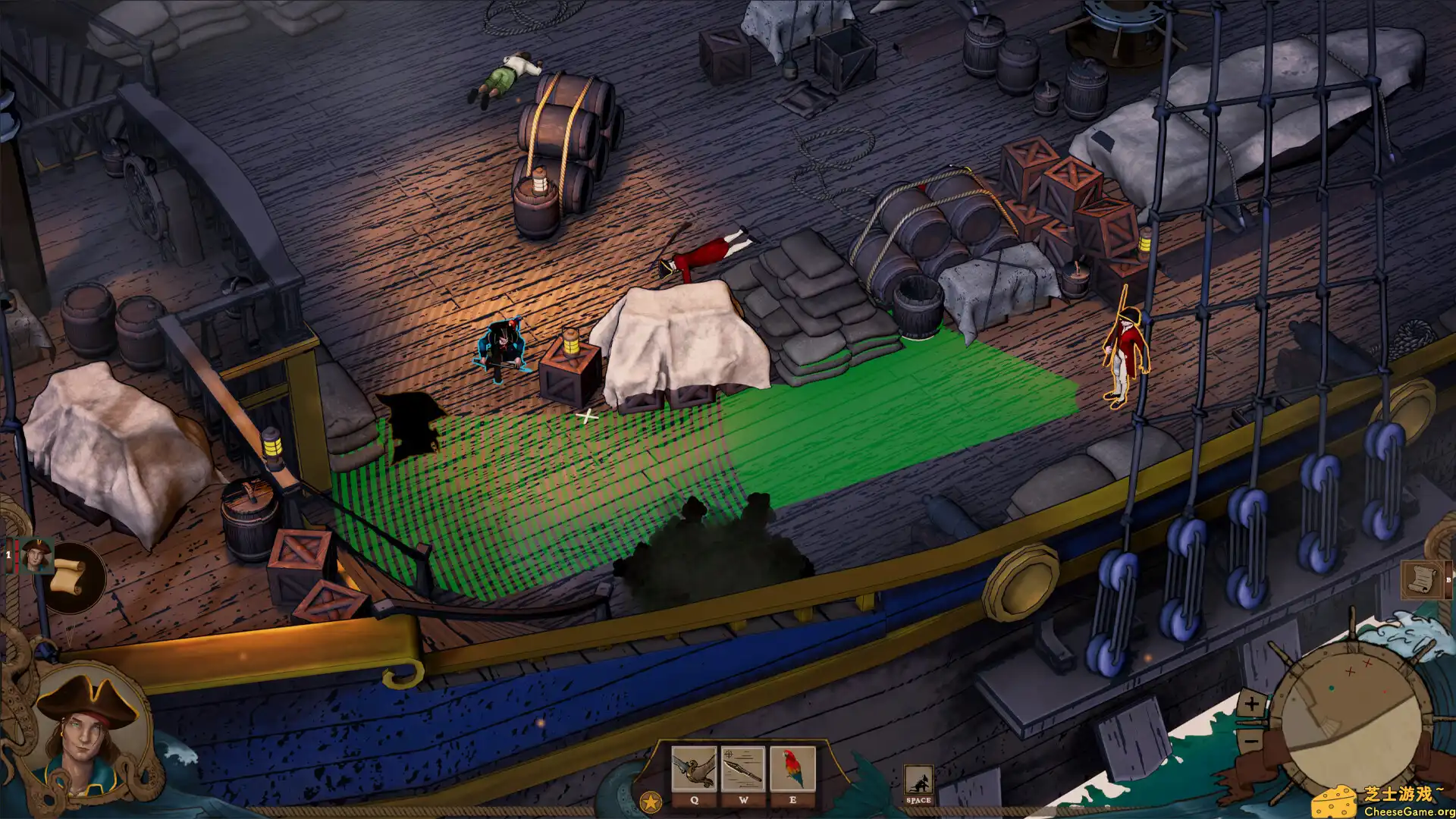
Task: Click the red health bar next to the portrait
Action: 17,556
